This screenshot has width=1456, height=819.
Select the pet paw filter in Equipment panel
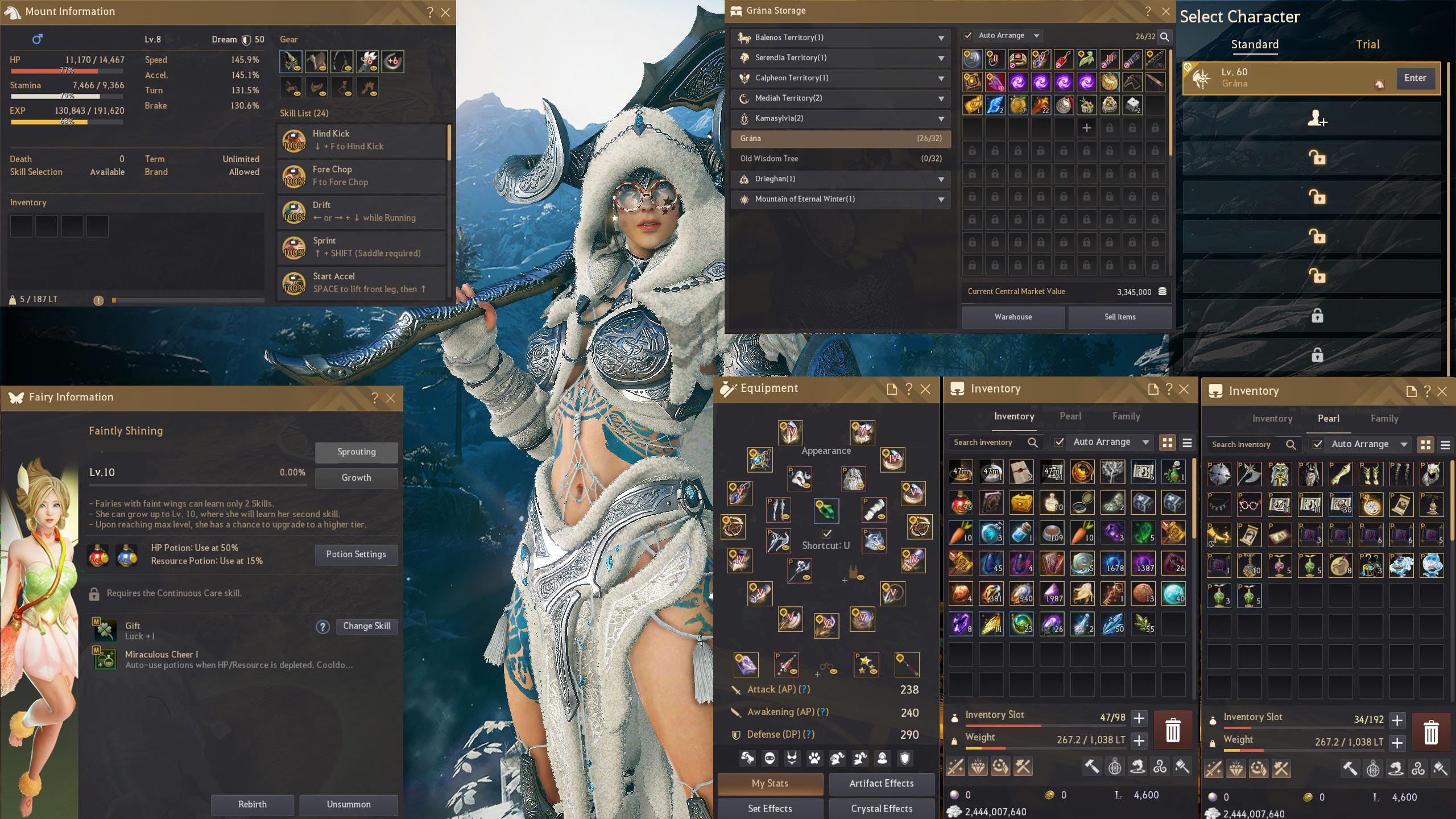(x=814, y=758)
